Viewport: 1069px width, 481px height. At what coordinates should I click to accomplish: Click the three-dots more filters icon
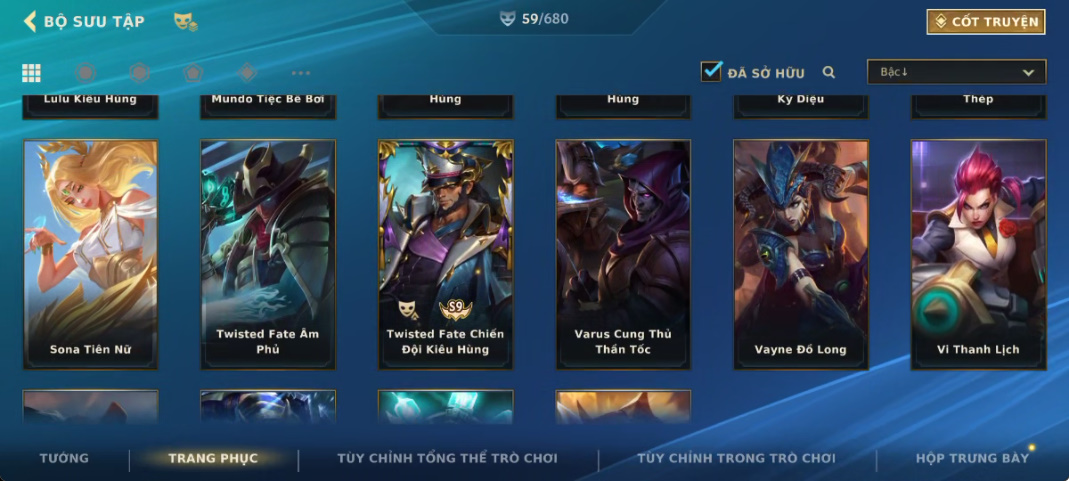[x=301, y=73]
